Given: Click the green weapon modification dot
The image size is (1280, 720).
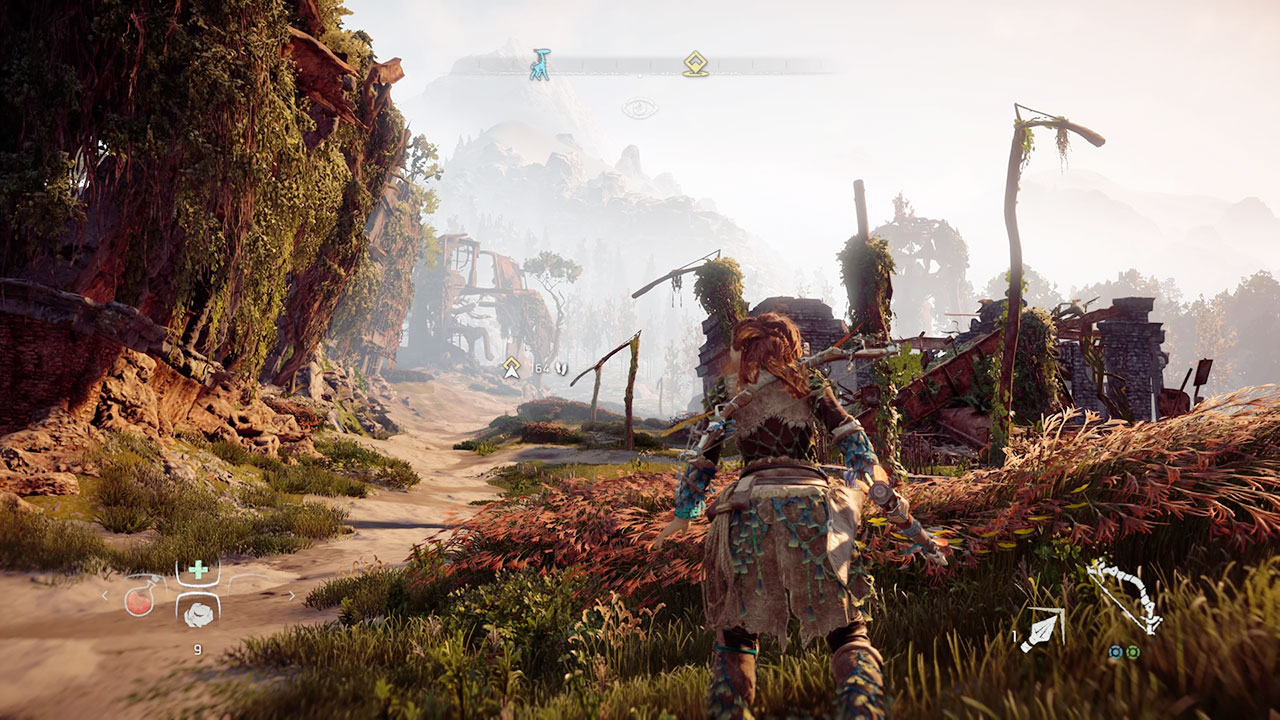Looking at the screenshot, I should click(x=1133, y=652).
